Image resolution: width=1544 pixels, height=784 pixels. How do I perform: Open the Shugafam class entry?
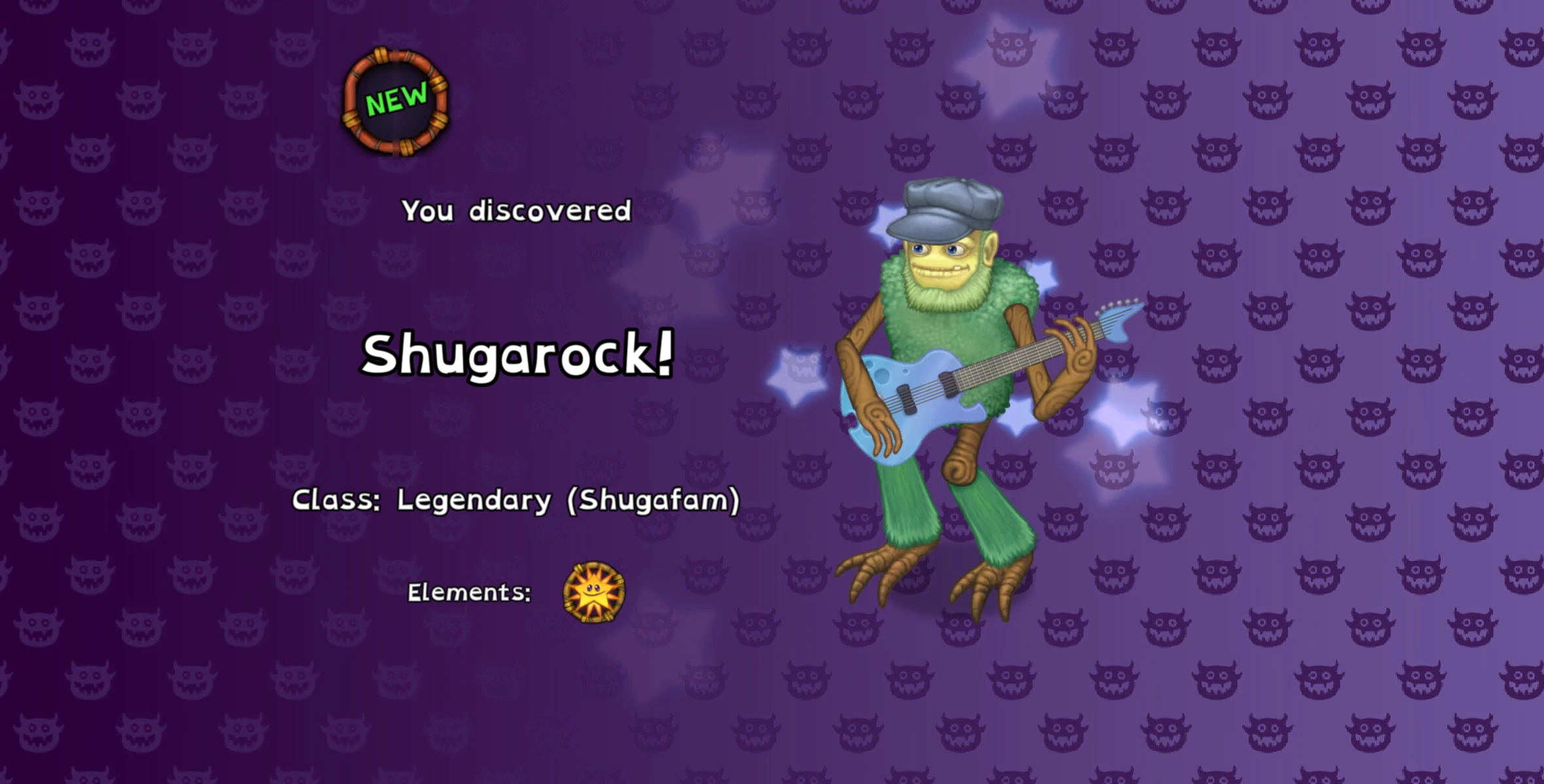[654, 501]
